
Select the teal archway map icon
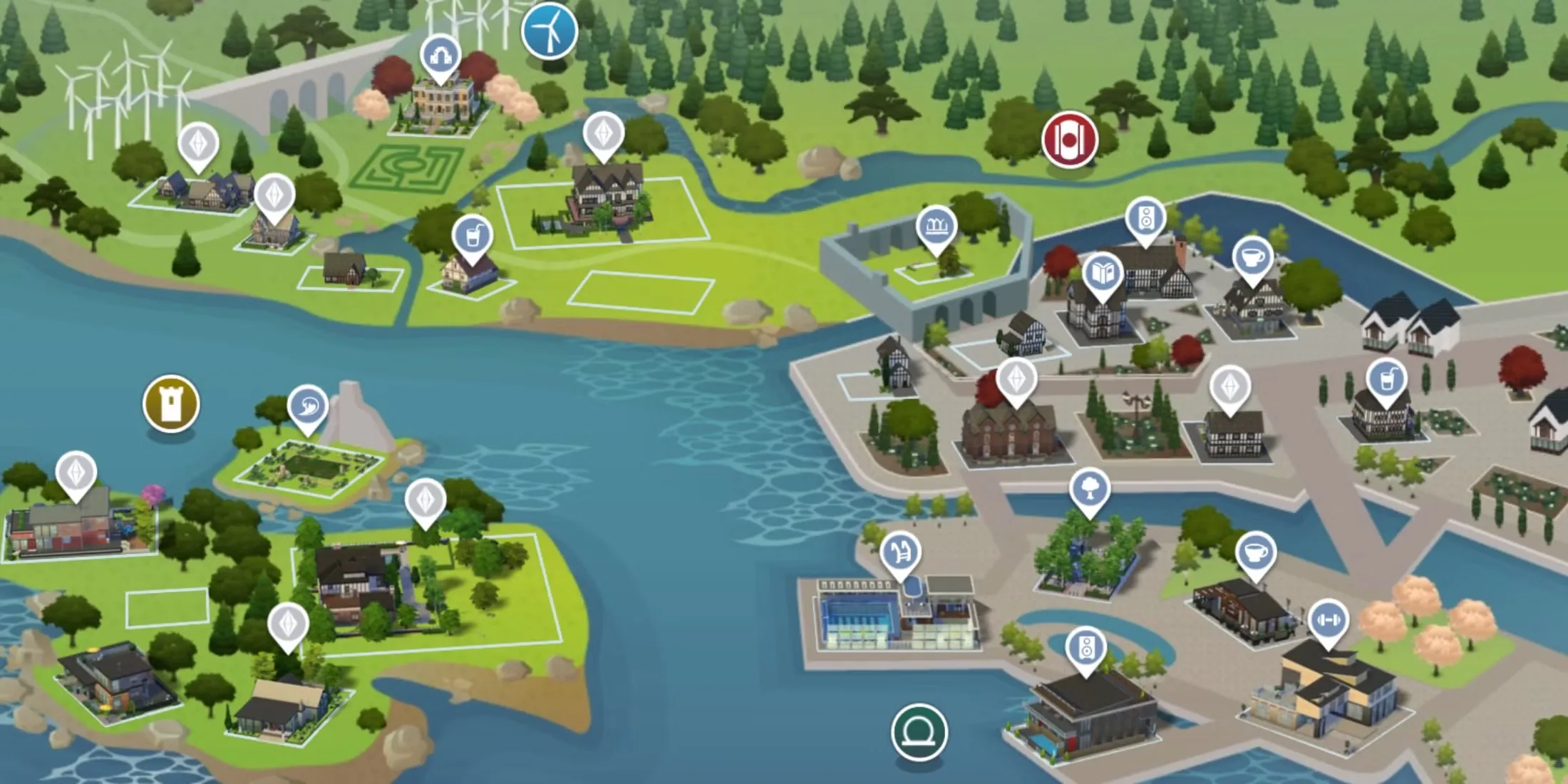pyautogui.click(x=919, y=732)
